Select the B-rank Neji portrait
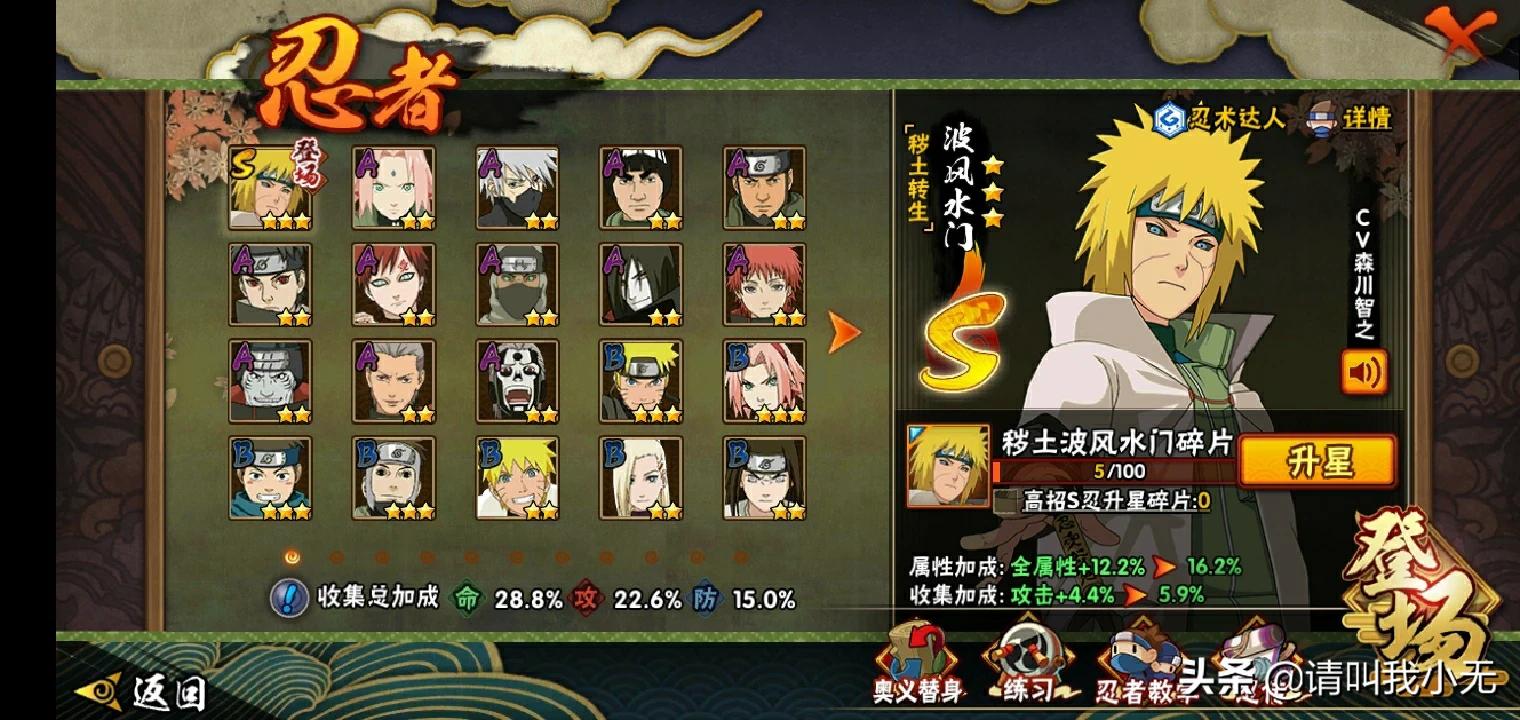The width and height of the screenshot is (1520, 720). [x=765, y=478]
